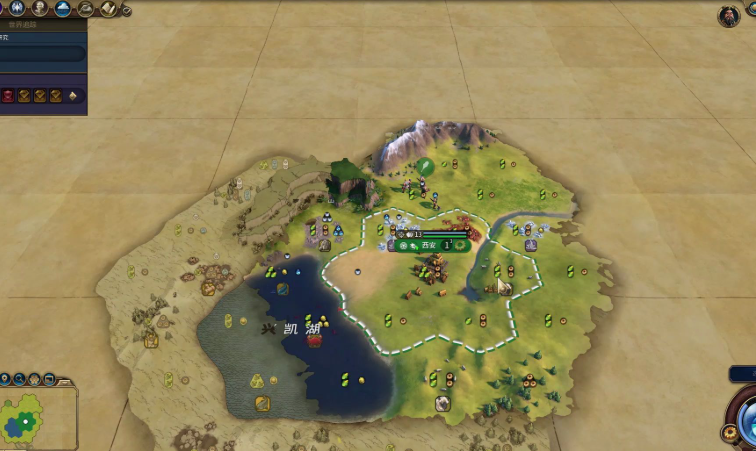
Task: Collapse the minimap with the tab handle
Action: click(64, 381)
